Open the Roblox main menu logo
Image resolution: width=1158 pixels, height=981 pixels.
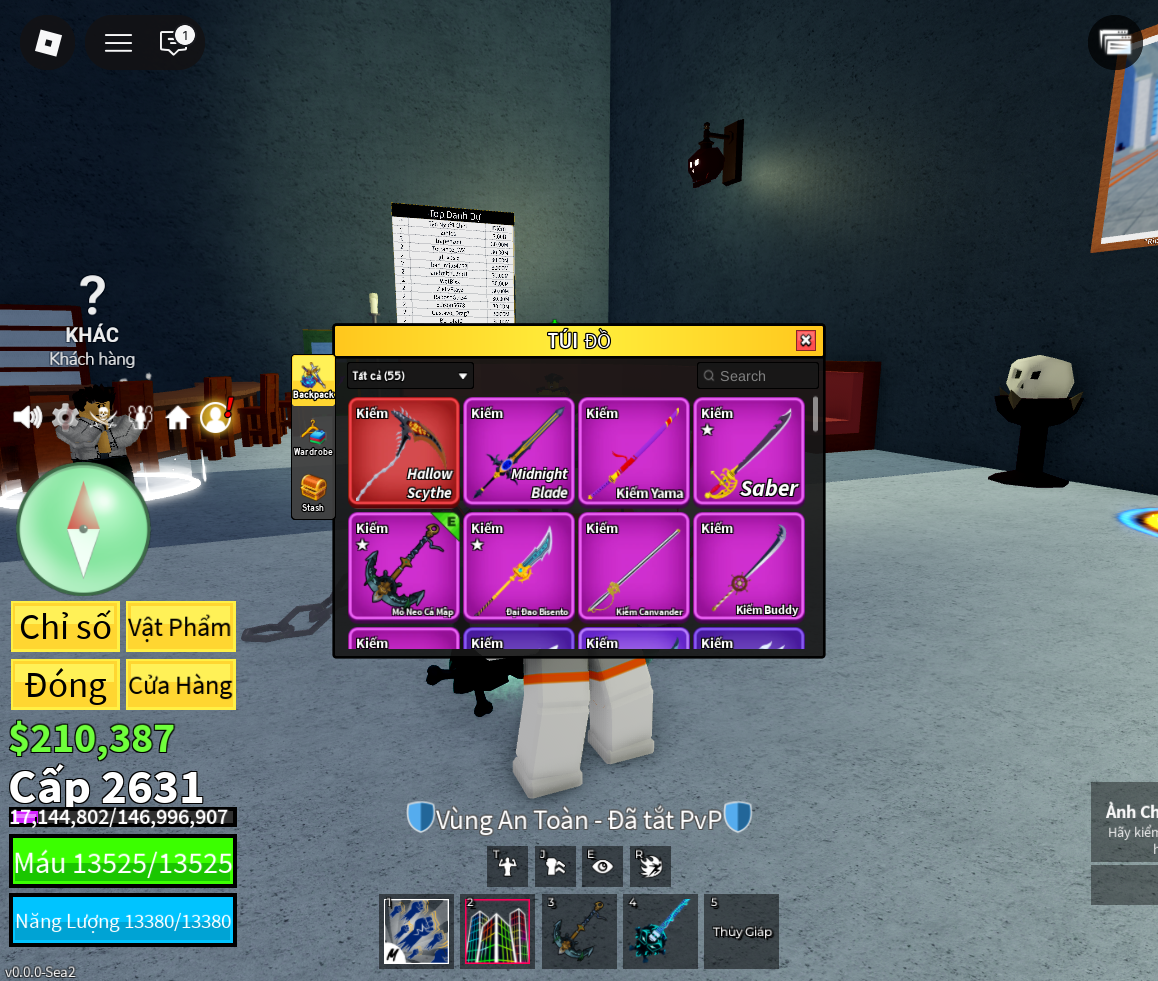[48, 42]
